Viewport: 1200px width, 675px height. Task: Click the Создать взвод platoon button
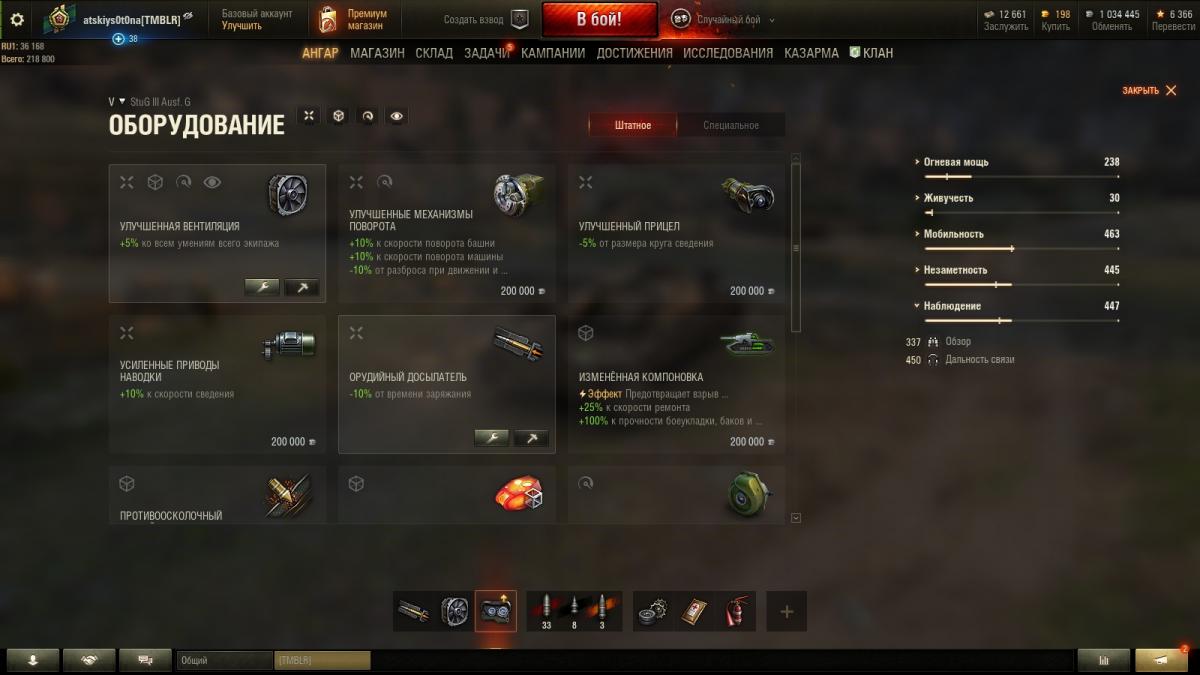487,19
